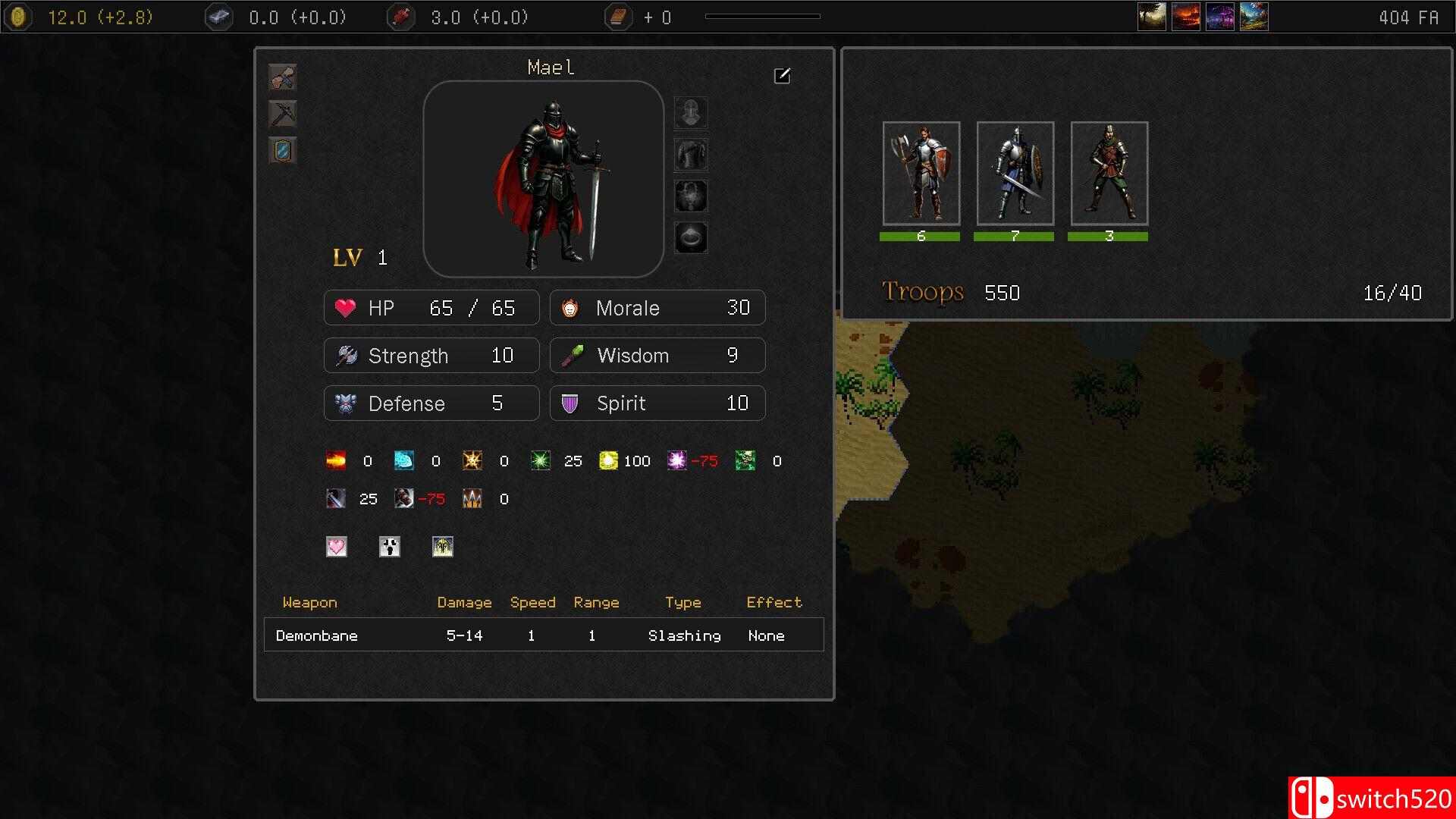Select the axe and shield troop unit
Screen dimensions: 1456x819
coord(921,174)
